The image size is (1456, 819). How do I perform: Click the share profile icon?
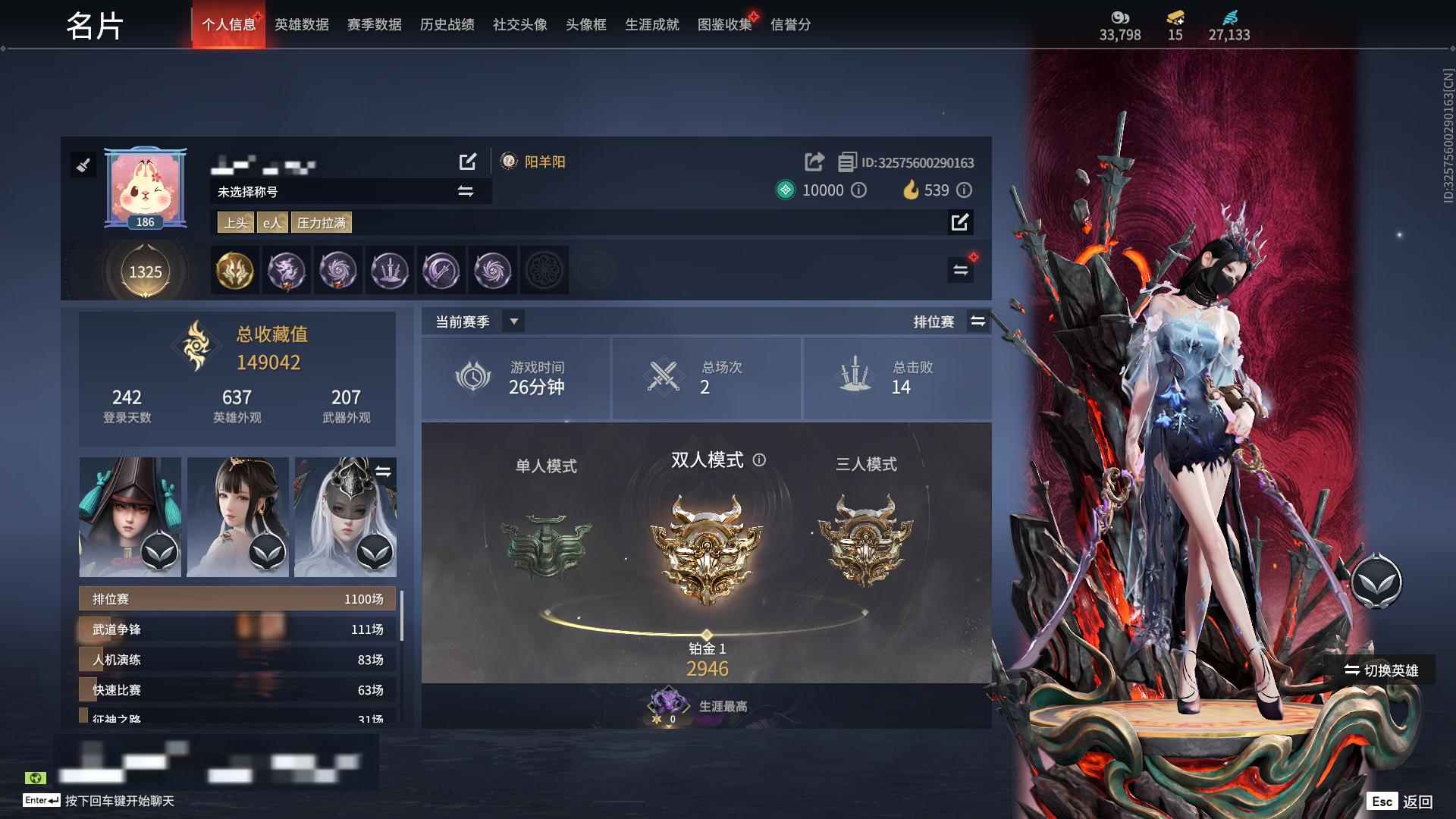click(x=813, y=162)
